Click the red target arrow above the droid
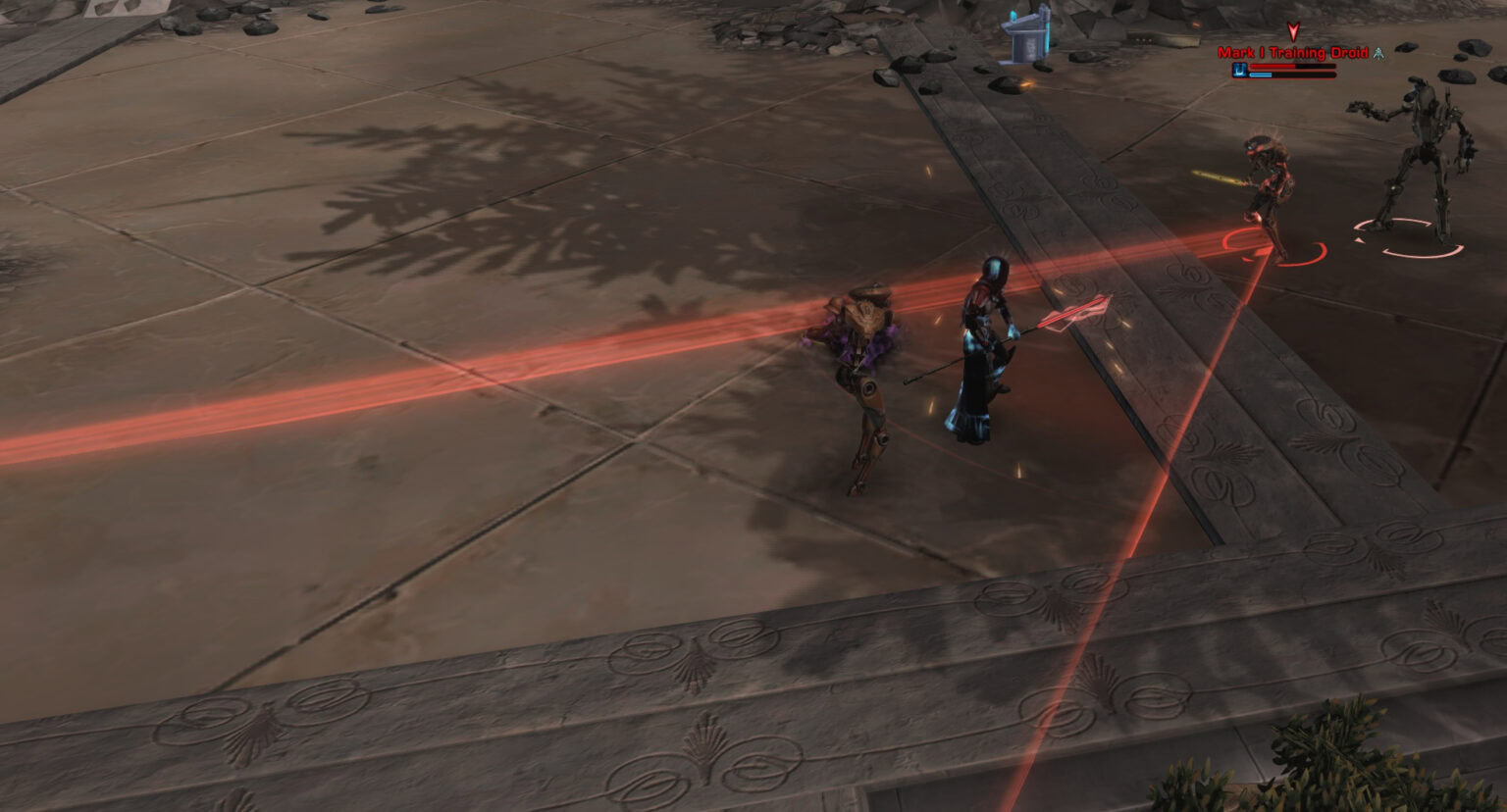1507x812 pixels. pos(1292,31)
